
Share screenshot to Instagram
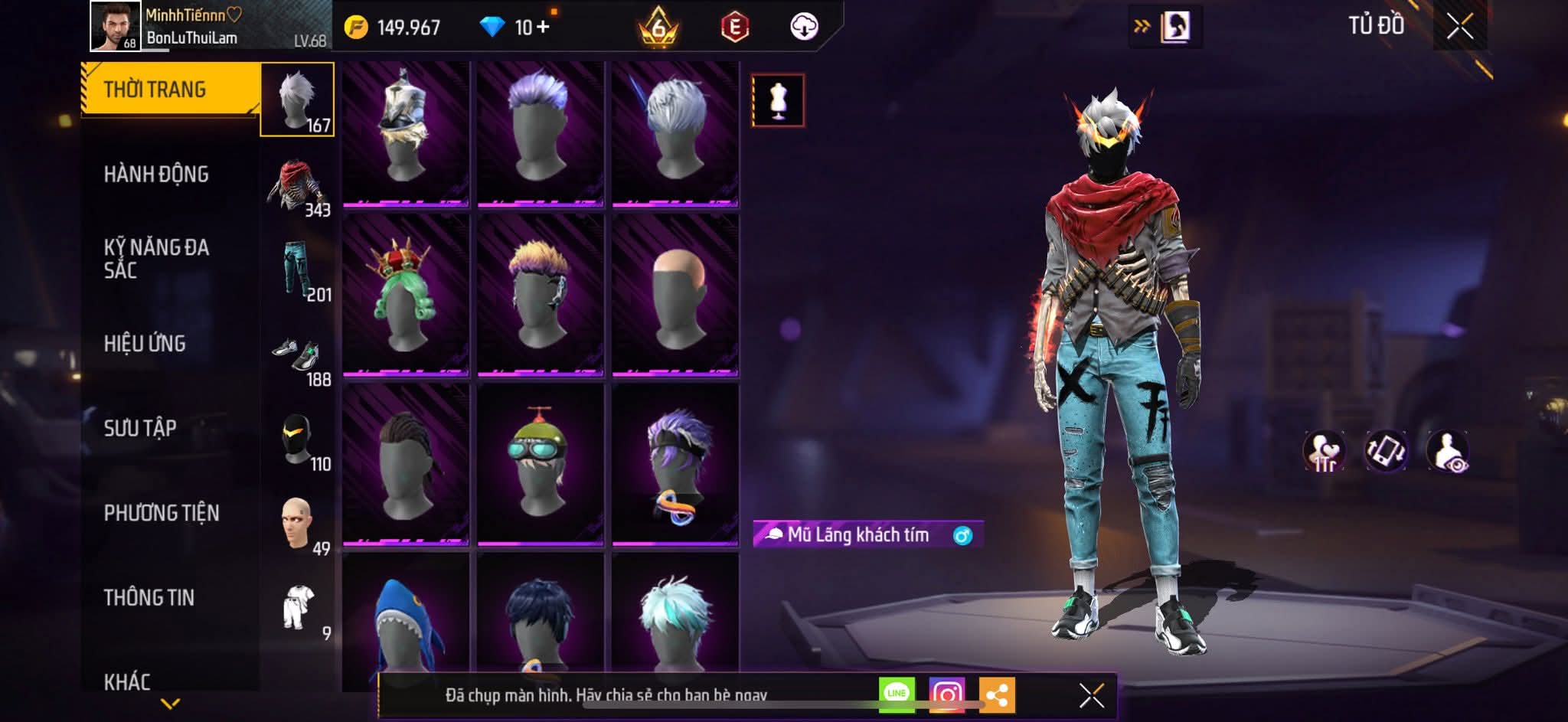click(947, 694)
